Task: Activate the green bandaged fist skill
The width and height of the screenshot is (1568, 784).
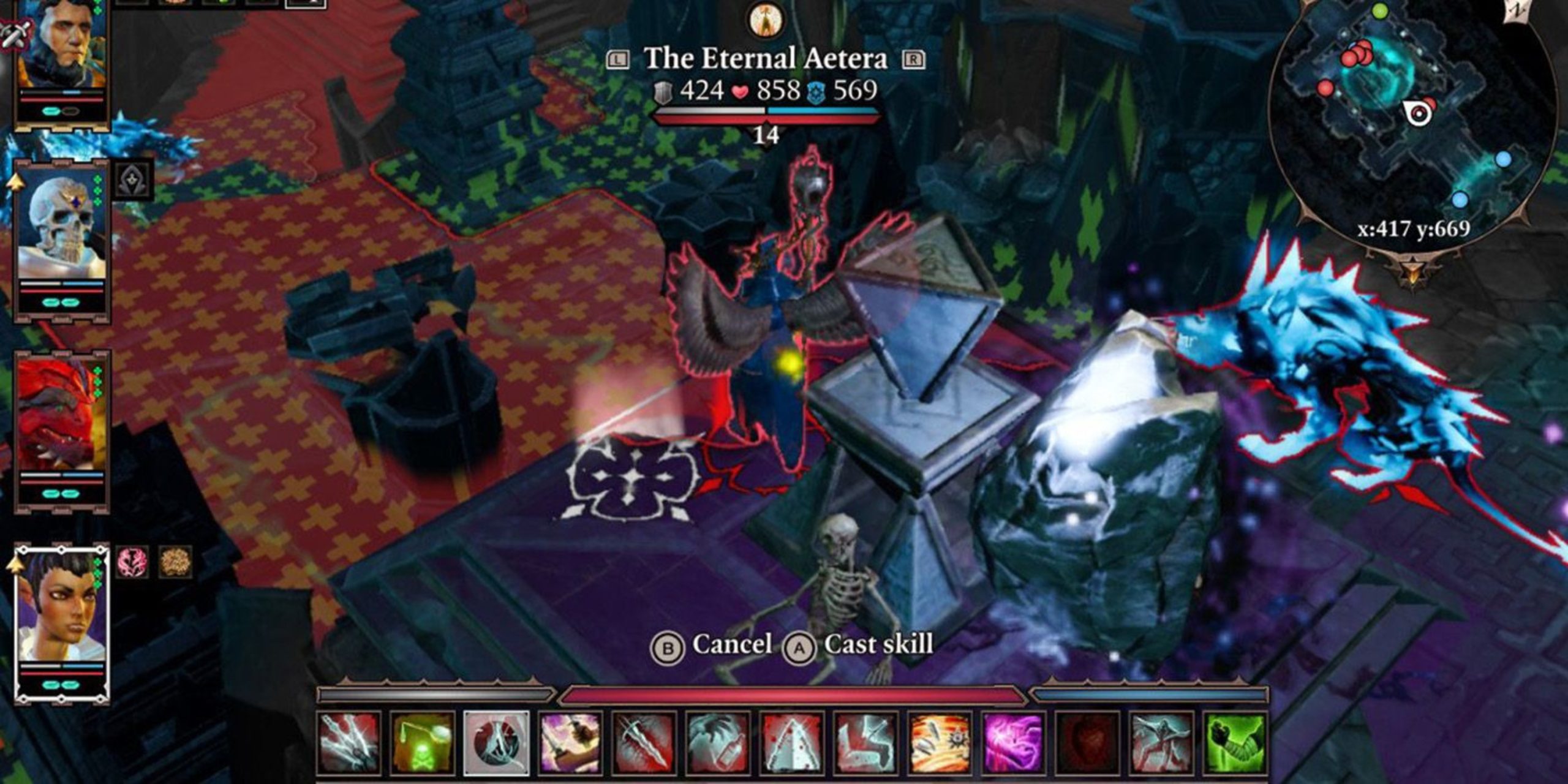Action: (x=1235, y=743)
